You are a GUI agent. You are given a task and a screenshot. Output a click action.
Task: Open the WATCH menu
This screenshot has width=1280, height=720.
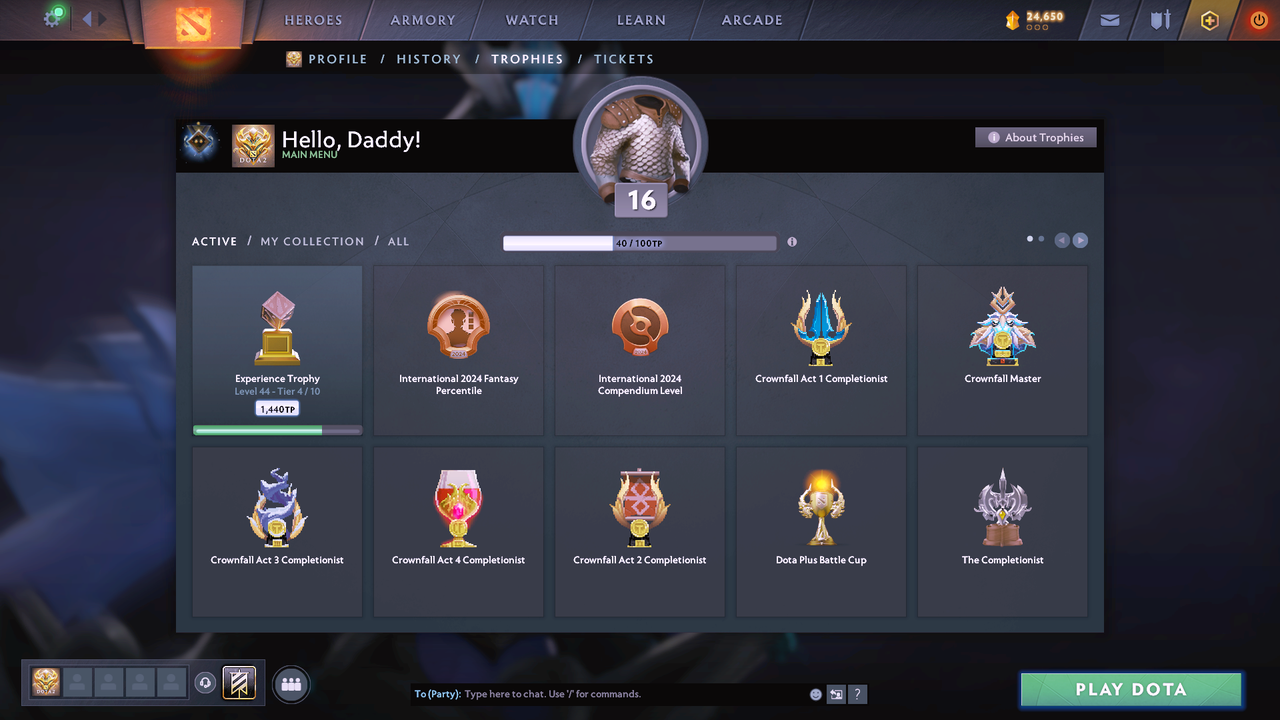pyautogui.click(x=531, y=20)
